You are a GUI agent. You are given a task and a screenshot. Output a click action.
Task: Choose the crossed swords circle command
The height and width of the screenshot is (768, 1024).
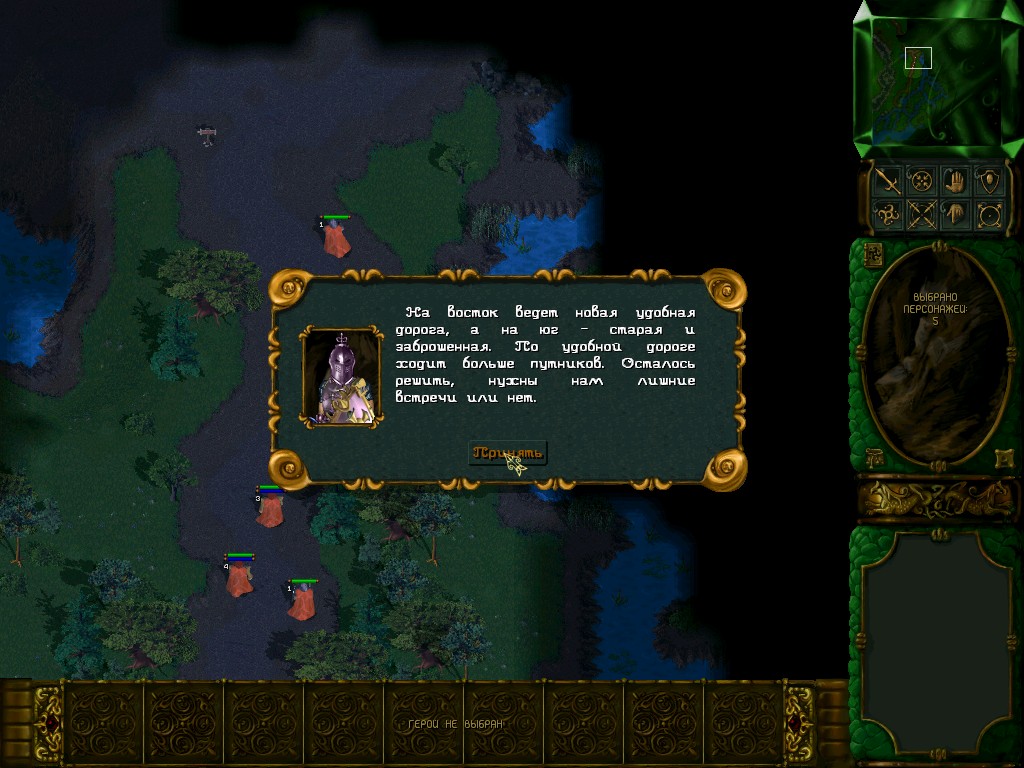click(x=923, y=214)
